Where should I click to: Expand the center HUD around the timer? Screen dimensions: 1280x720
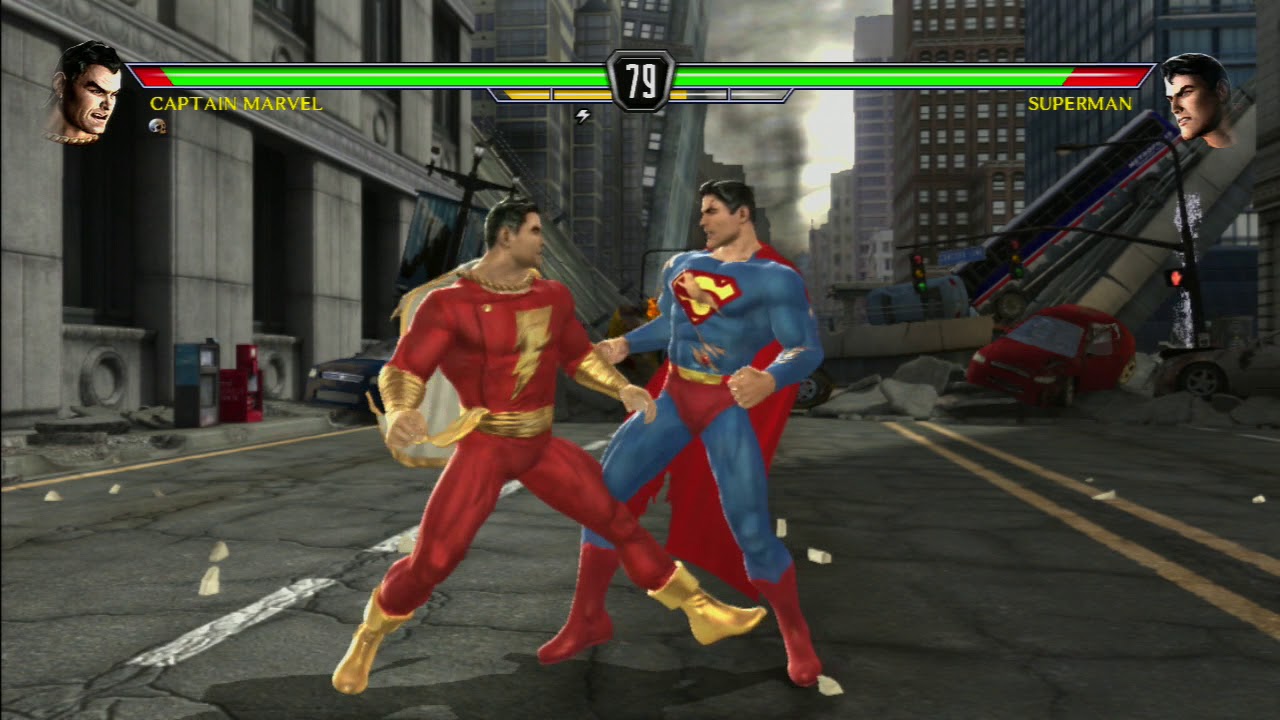(640, 88)
